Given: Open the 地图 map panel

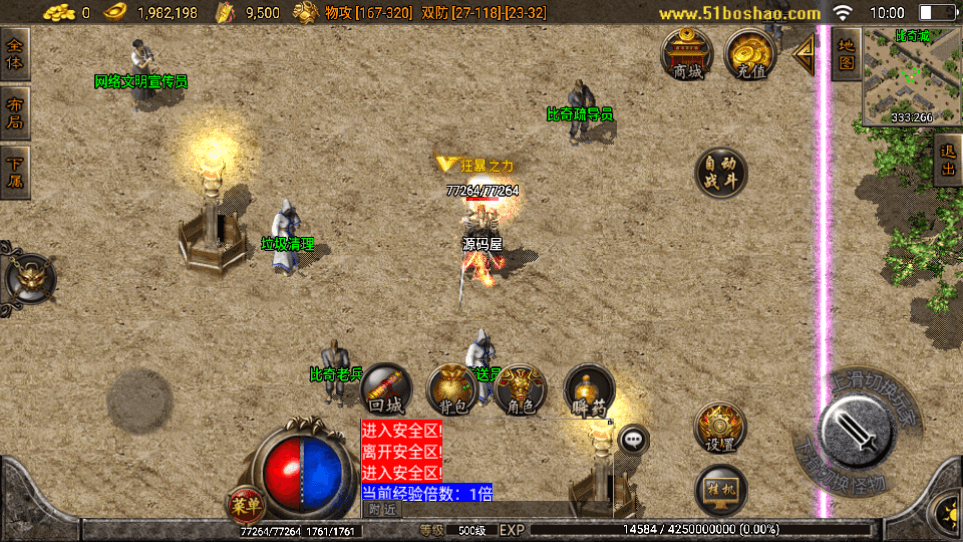Looking at the screenshot, I should pos(846,54).
